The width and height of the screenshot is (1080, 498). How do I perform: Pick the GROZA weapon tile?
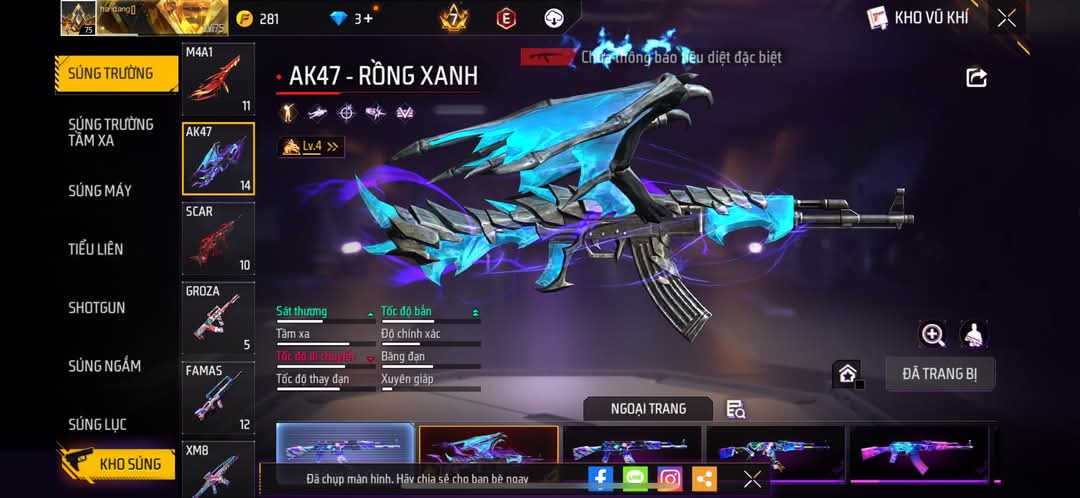[218, 318]
